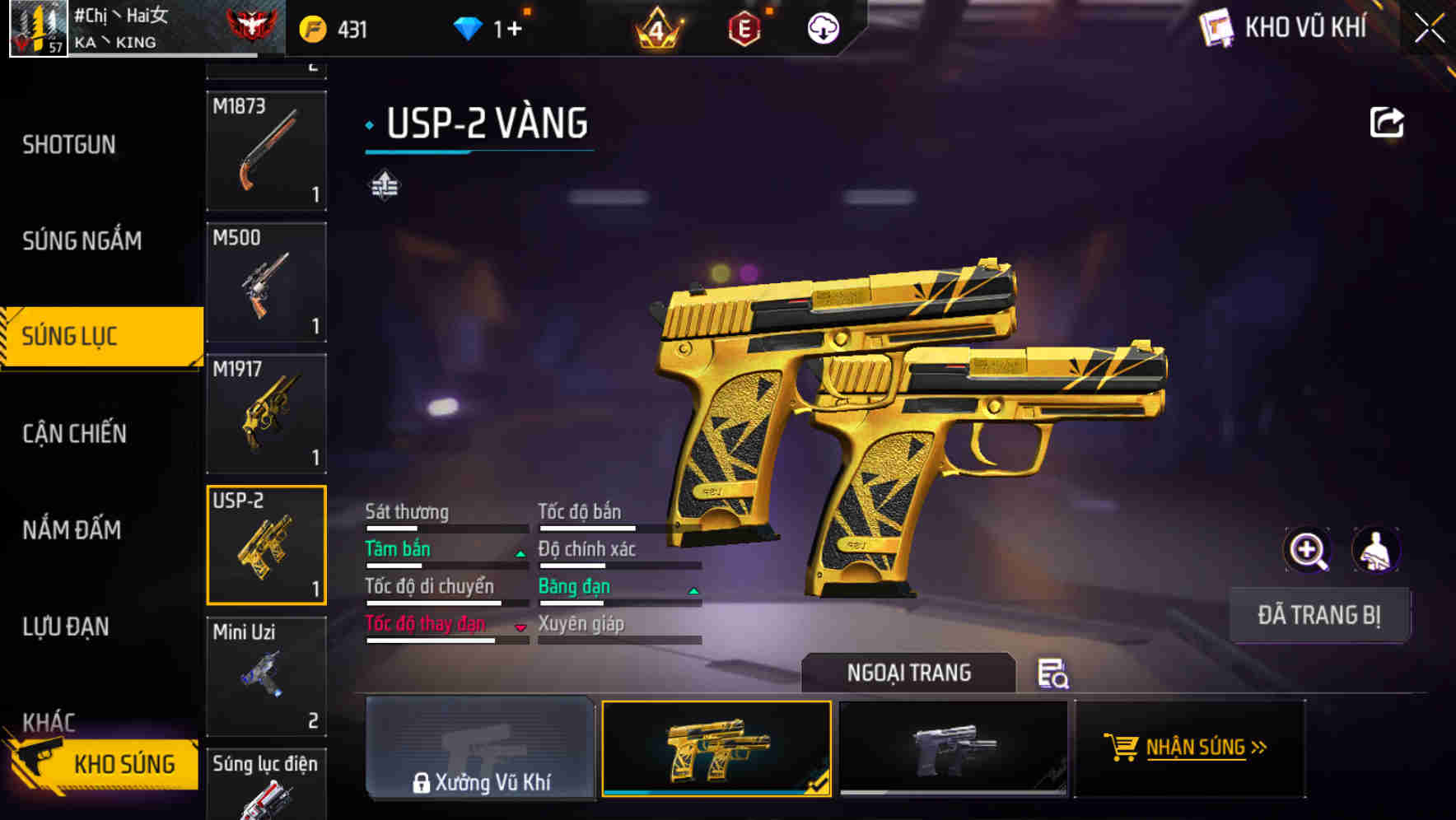Click the weapon upgrade icon below the weapon name
The width and height of the screenshot is (1456, 820).
click(x=384, y=186)
